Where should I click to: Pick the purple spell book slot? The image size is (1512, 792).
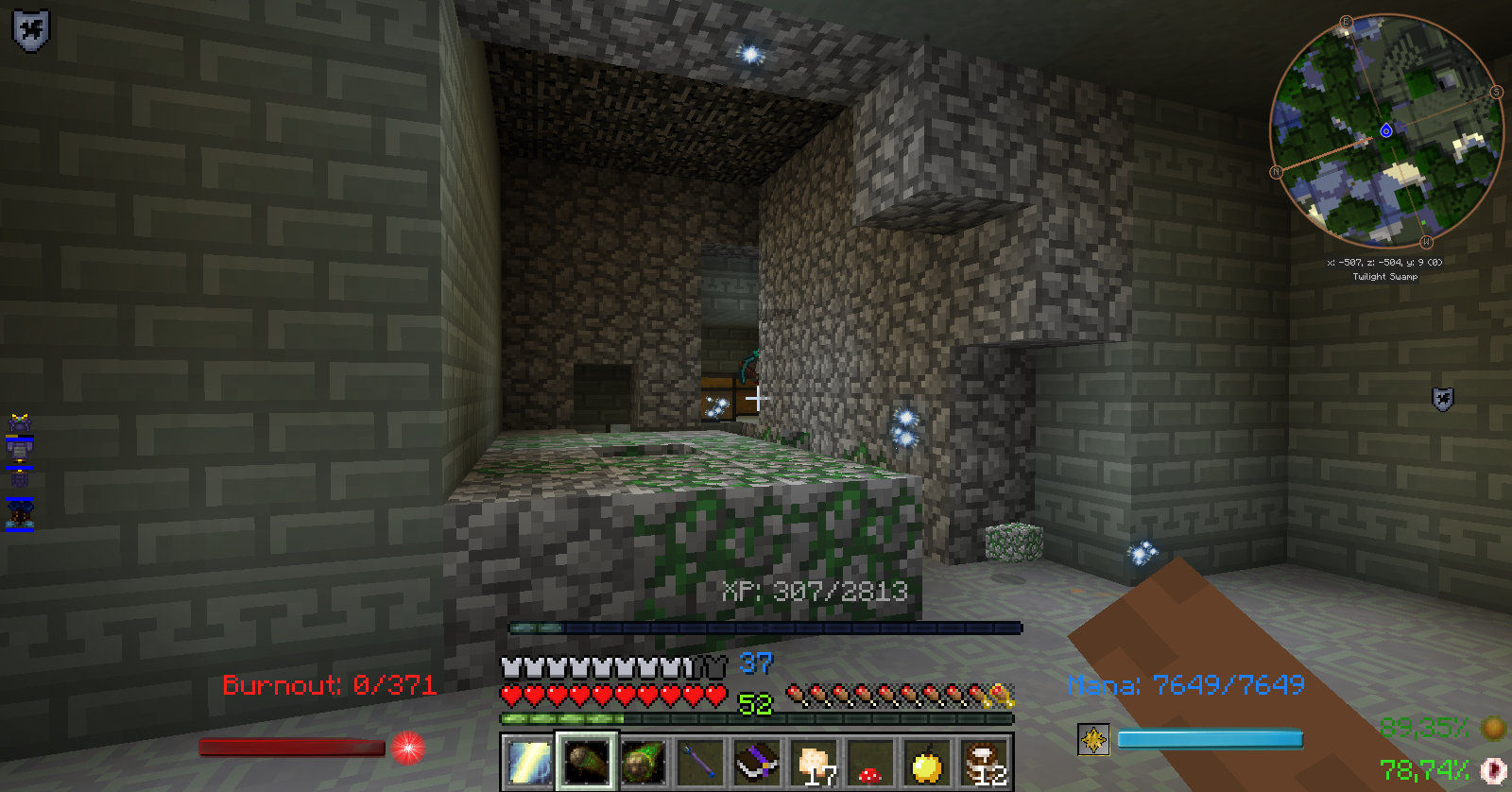[757, 762]
